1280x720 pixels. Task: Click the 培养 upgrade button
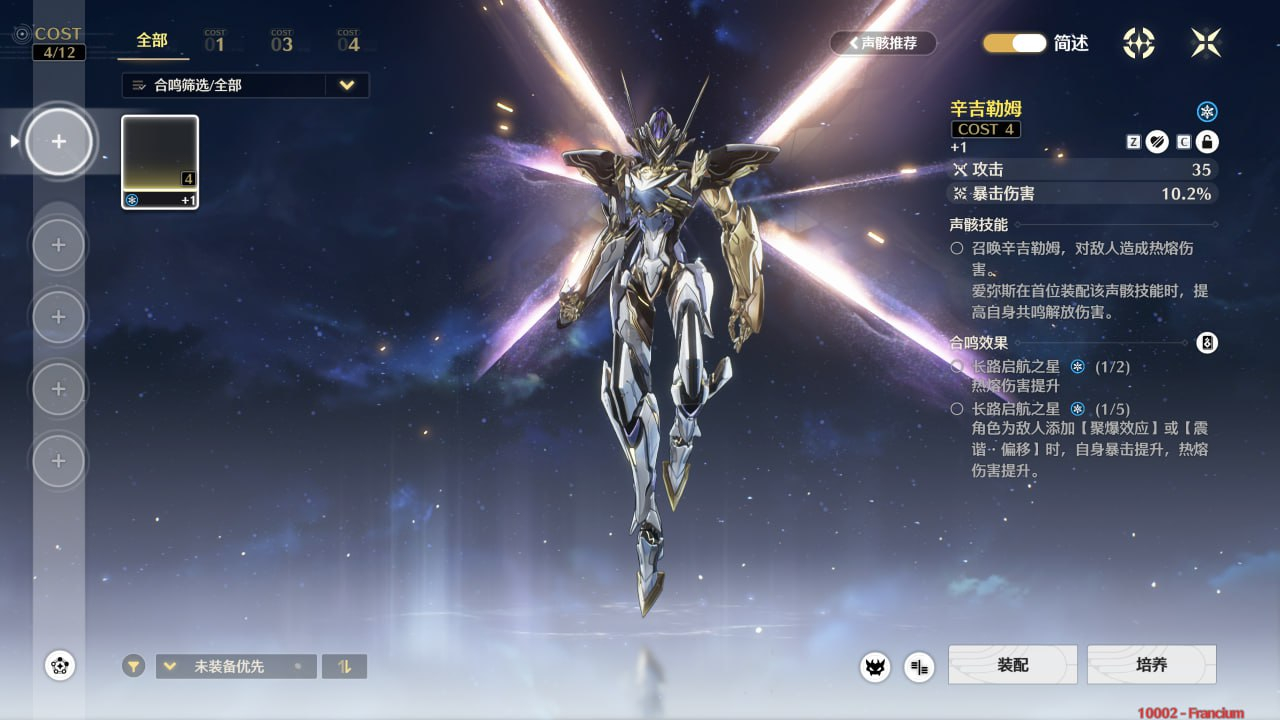pyautogui.click(x=1151, y=665)
